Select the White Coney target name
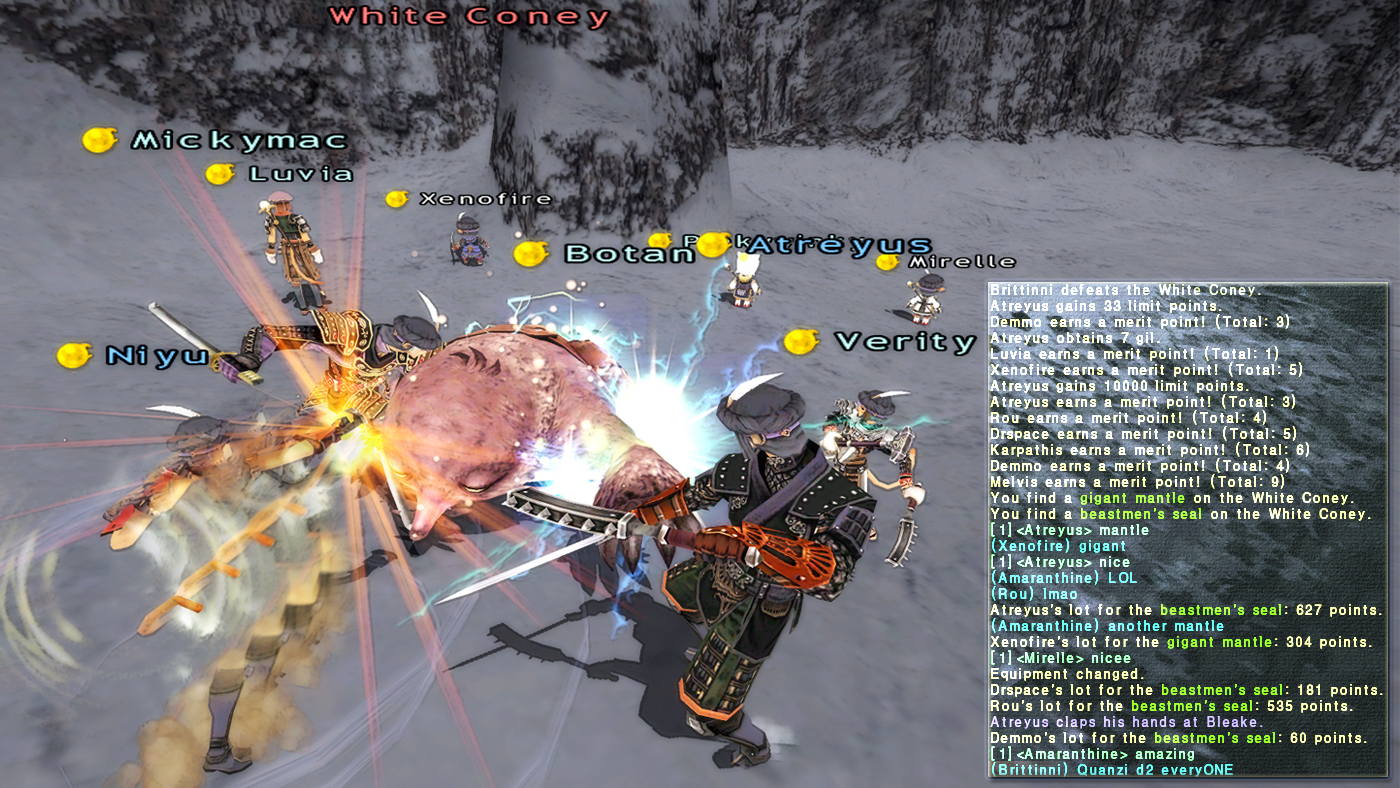This screenshot has width=1400, height=788. (469, 17)
